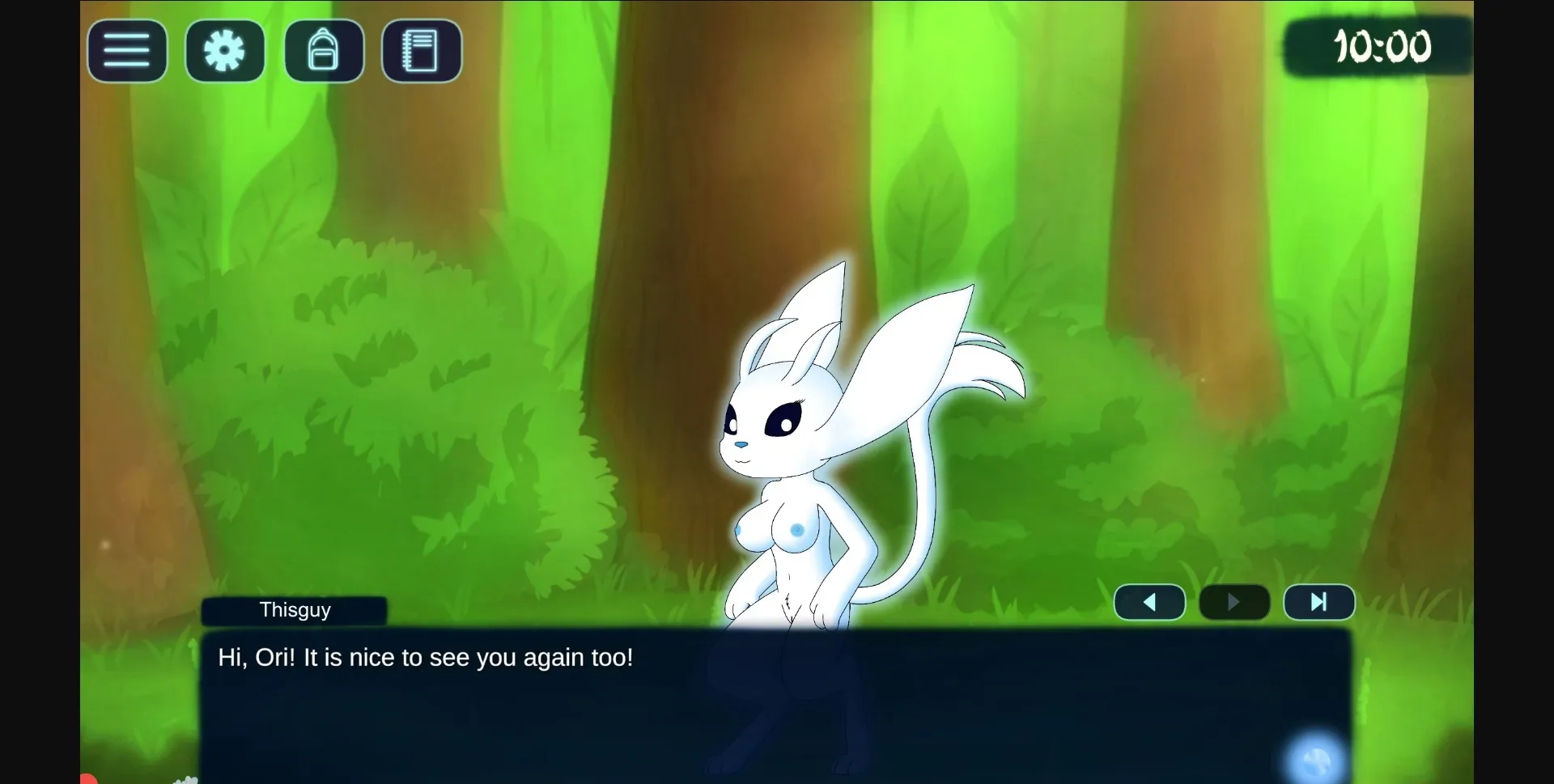The height and width of the screenshot is (784, 1554).
Task: Open the settings gear
Action: (224, 51)
